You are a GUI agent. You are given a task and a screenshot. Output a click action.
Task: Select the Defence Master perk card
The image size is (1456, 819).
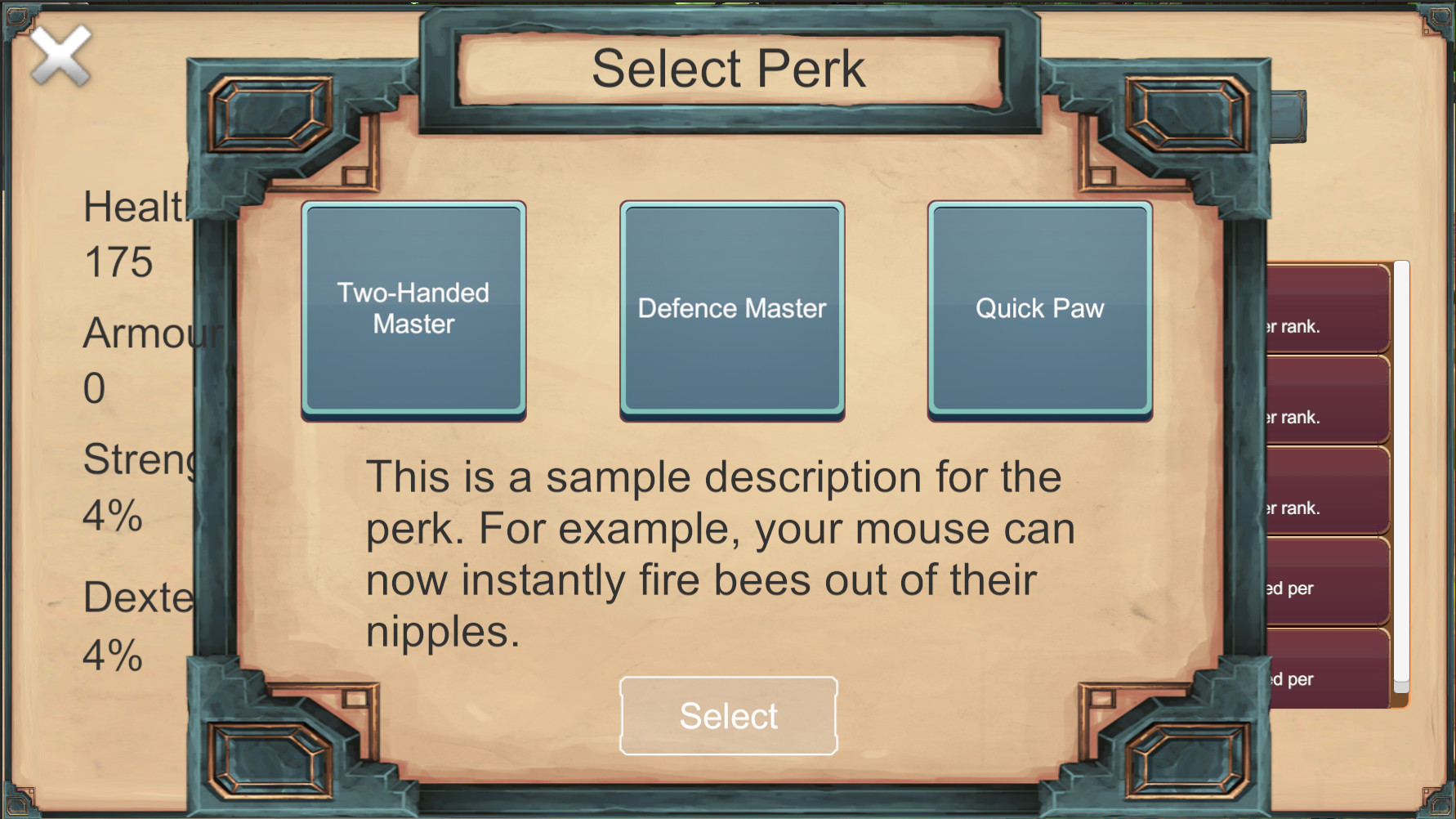coord(731,309)
